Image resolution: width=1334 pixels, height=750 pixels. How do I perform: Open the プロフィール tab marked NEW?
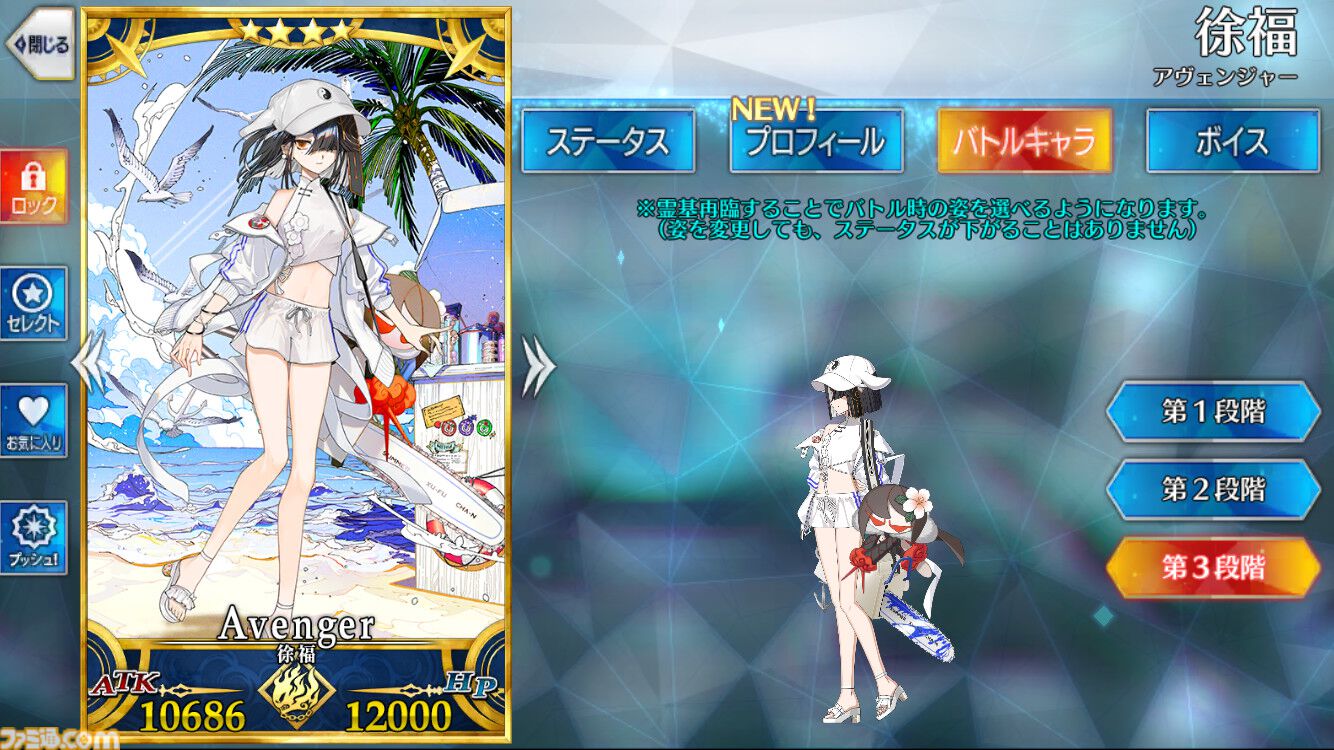tap(816, 141)
